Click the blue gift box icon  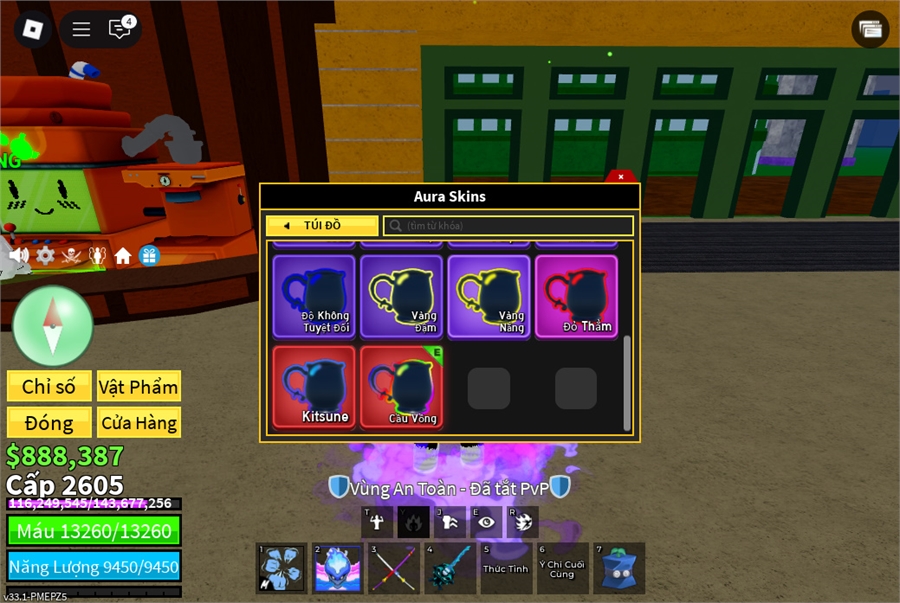[x=149, y=256]
